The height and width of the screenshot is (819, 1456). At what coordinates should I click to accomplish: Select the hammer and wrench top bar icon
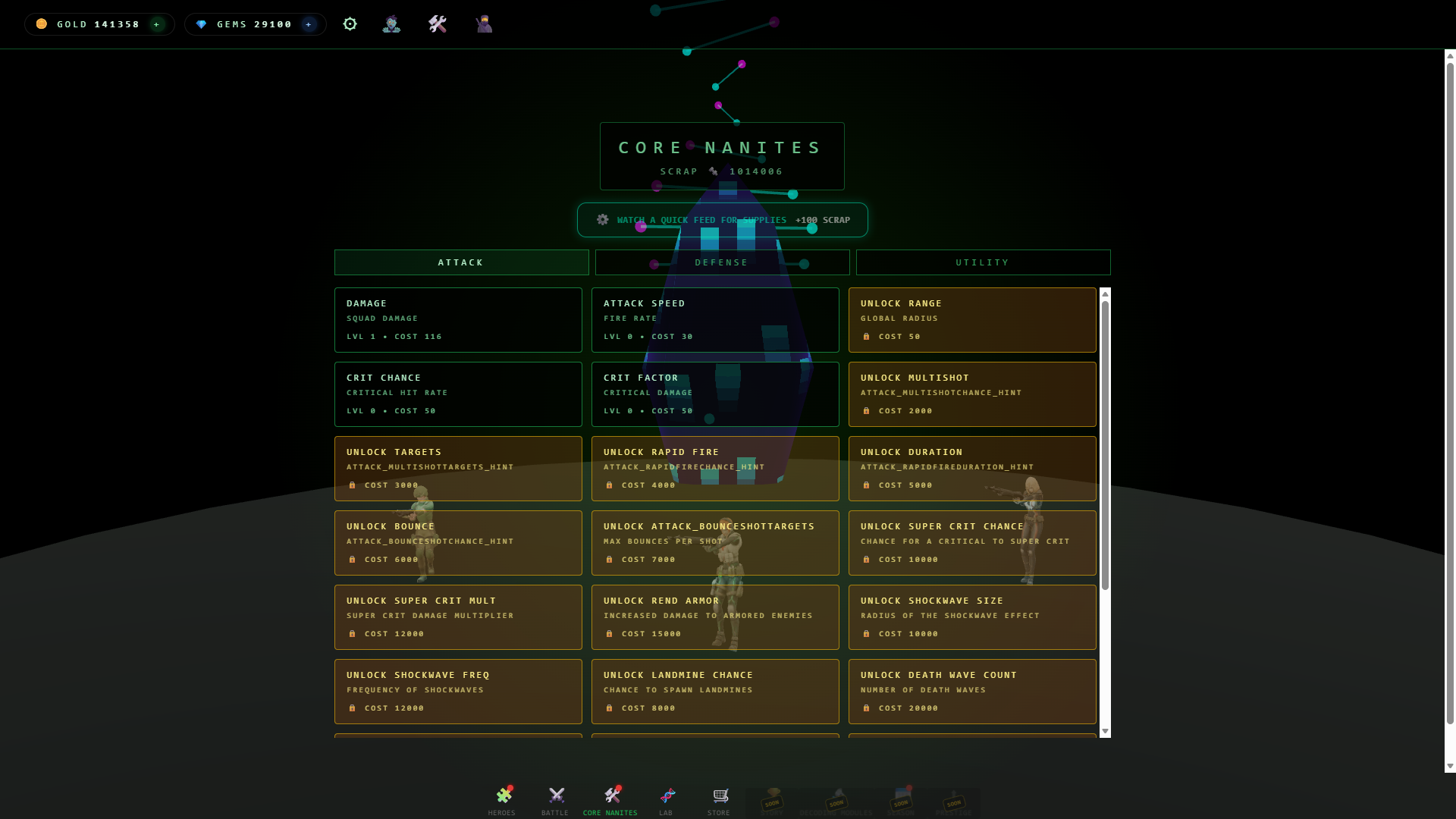coord(437,24)
